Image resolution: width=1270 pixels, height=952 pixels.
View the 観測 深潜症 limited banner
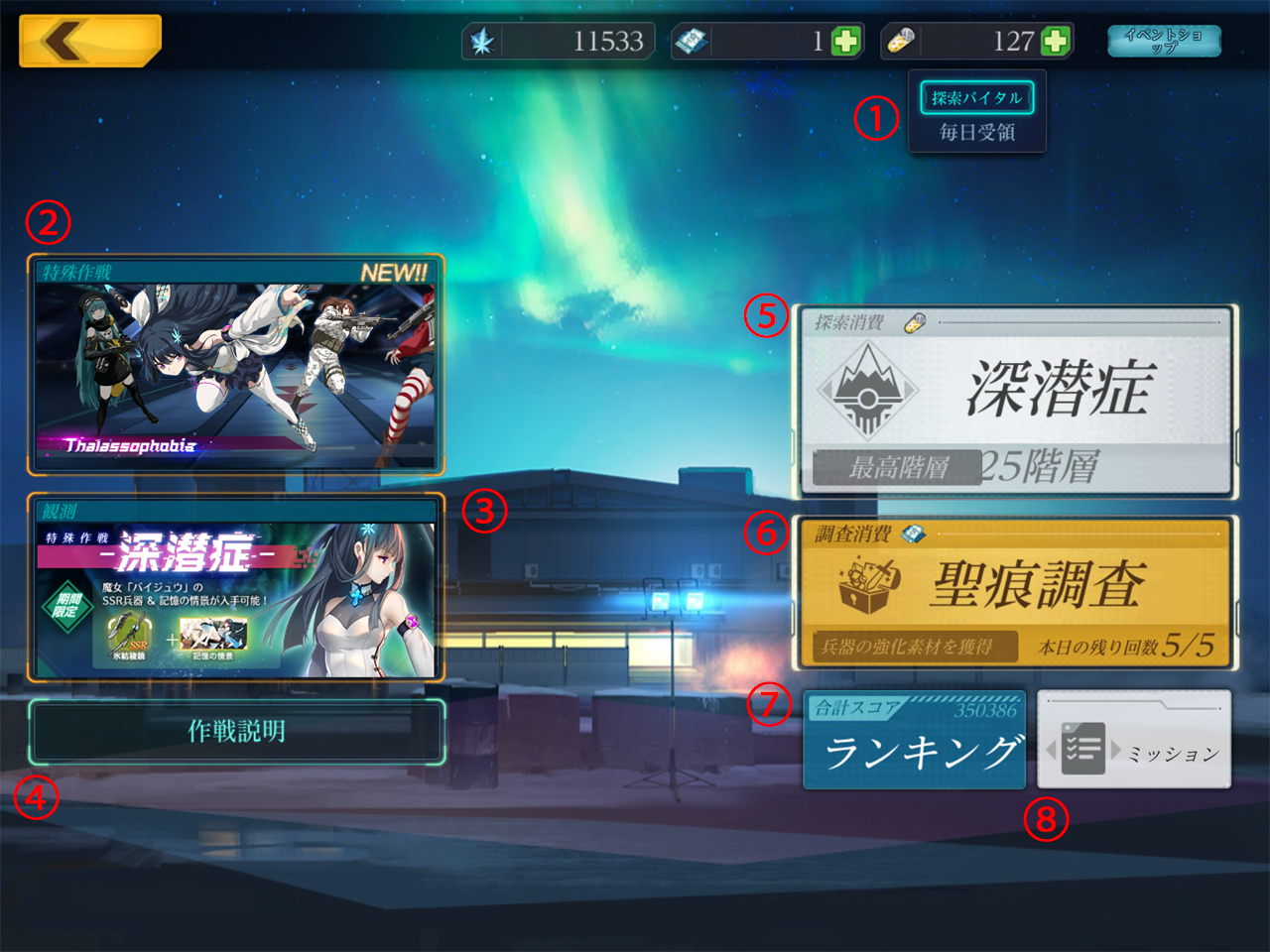point(236,587)
